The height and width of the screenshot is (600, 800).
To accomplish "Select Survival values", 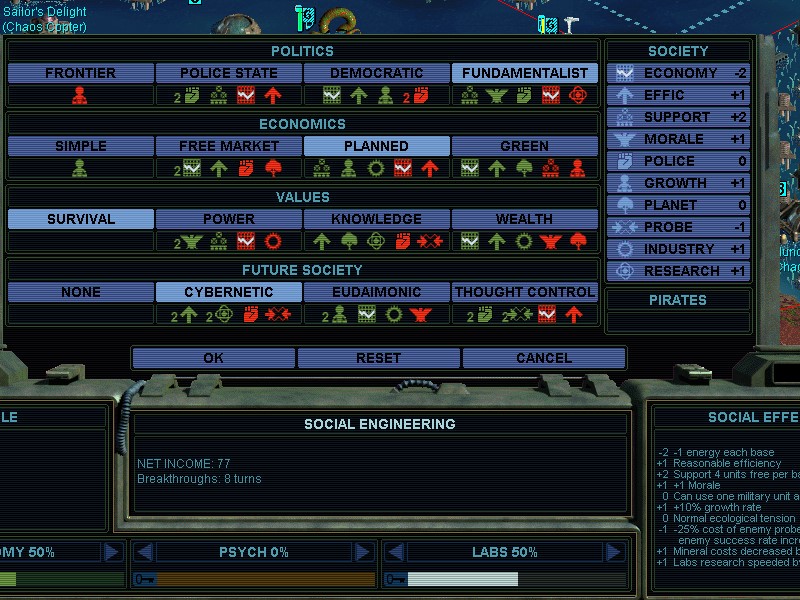I will coord(81,219).
